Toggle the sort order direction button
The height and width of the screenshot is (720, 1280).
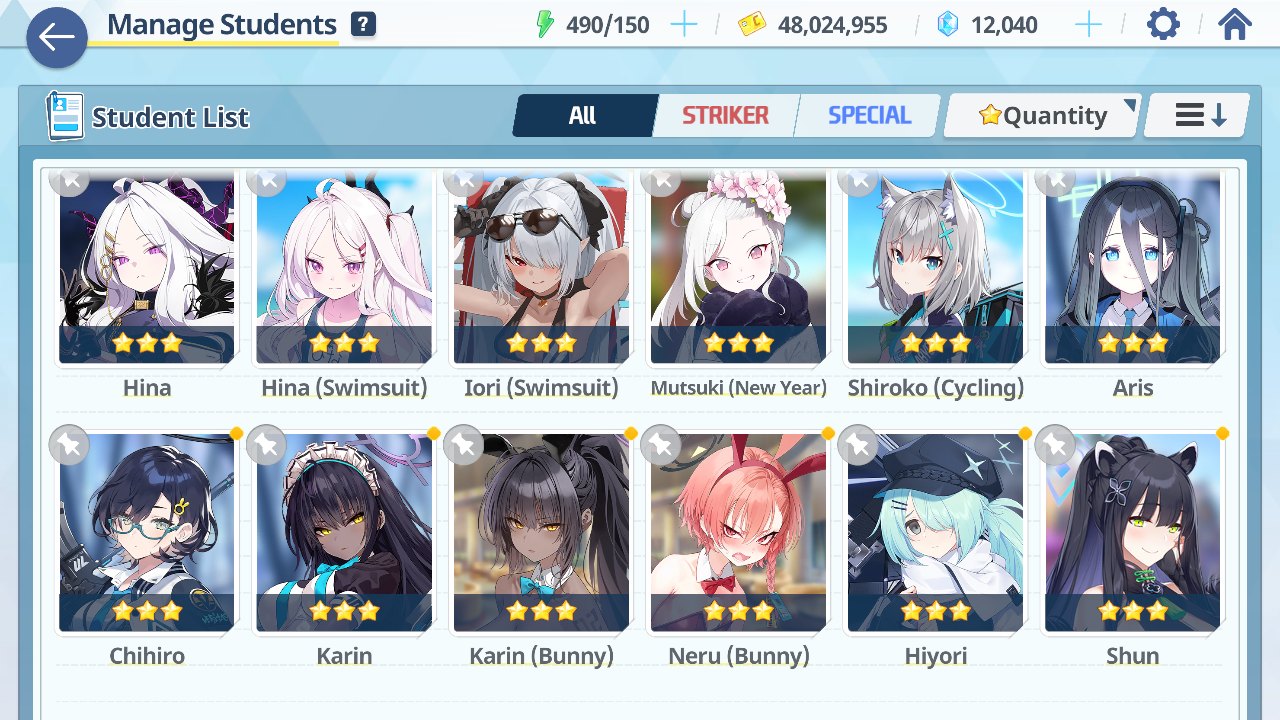pyautogui.click(x=1198, y=116)
